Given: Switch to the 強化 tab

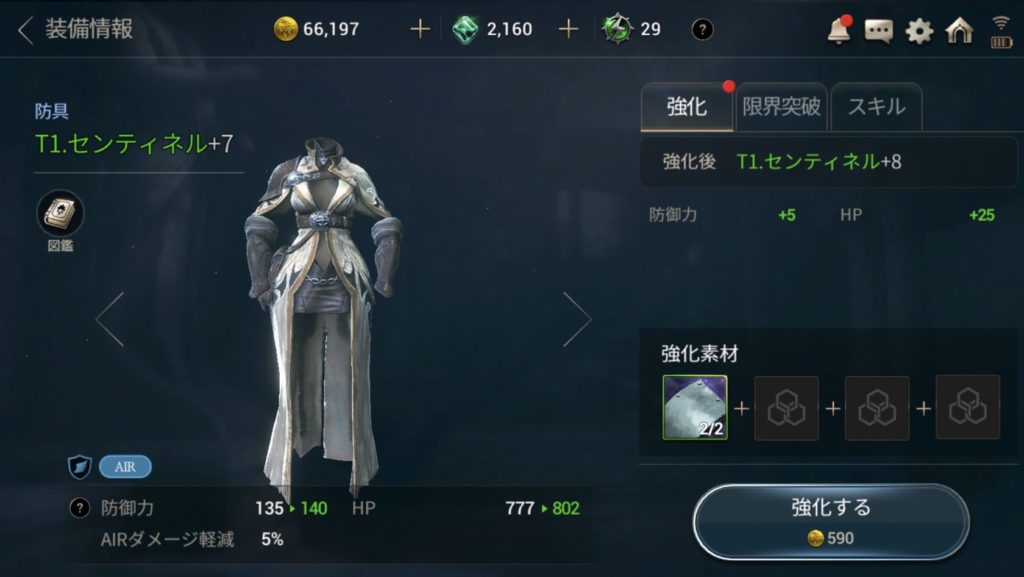Looking at the screenshot, I should [686, 107].
